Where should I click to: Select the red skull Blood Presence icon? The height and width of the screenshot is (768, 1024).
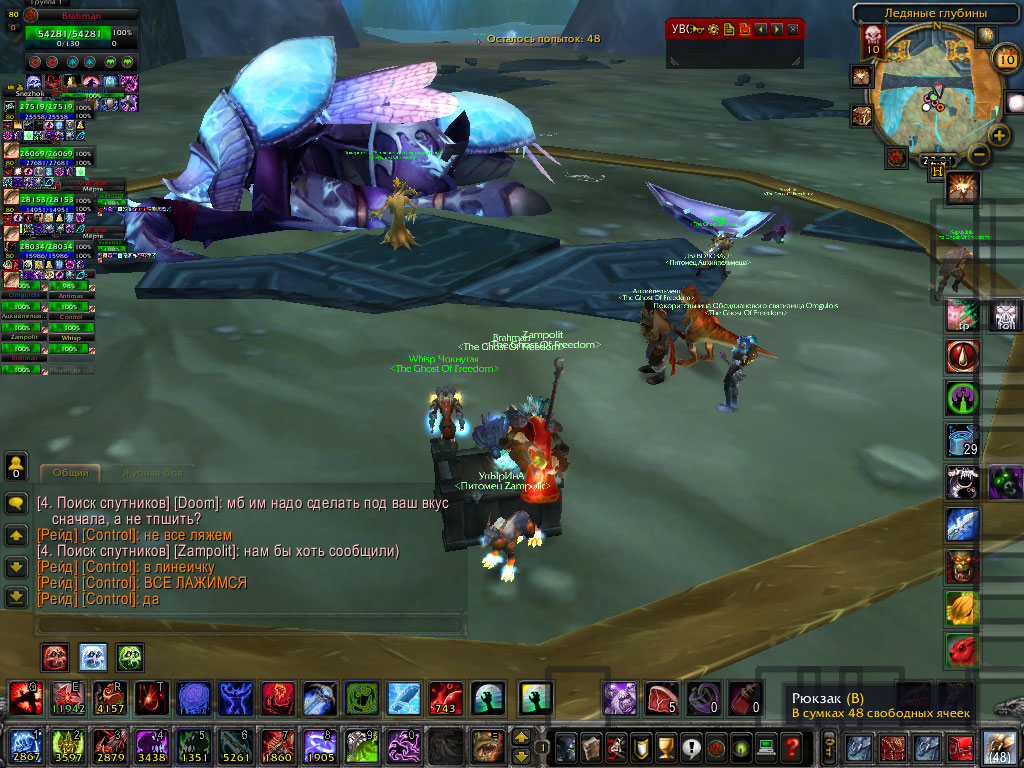click(x=55, y=657)
